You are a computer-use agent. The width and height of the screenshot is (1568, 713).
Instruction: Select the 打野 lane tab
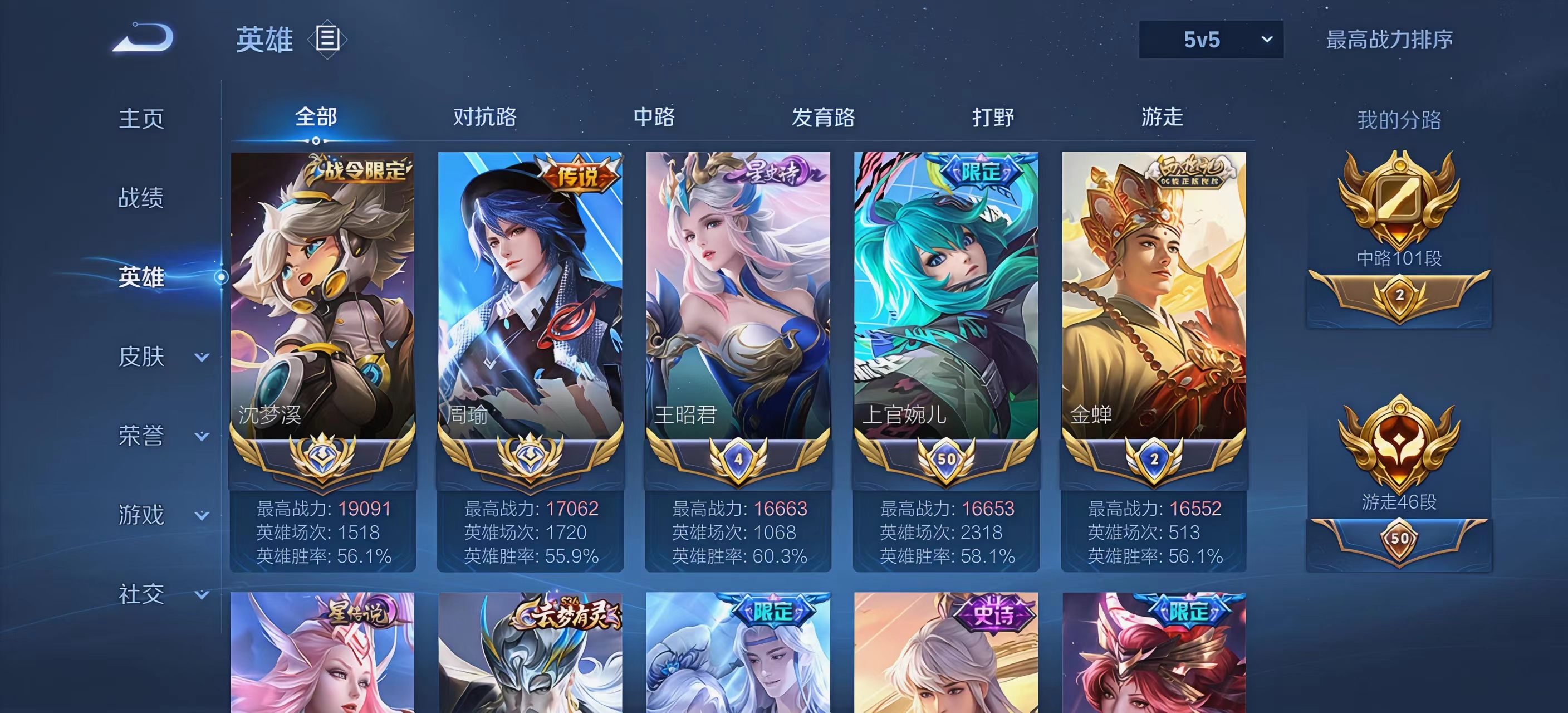coord(993,117)
